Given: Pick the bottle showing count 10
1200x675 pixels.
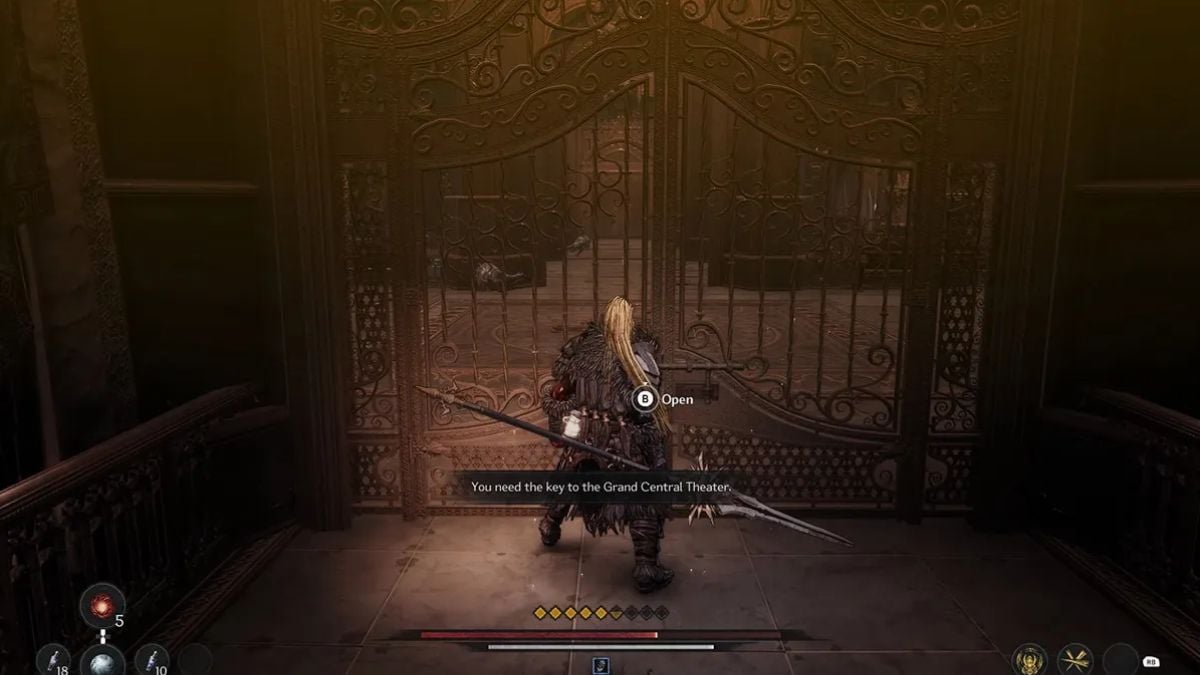Looking at the screenshot, I should tap(152, 661).
